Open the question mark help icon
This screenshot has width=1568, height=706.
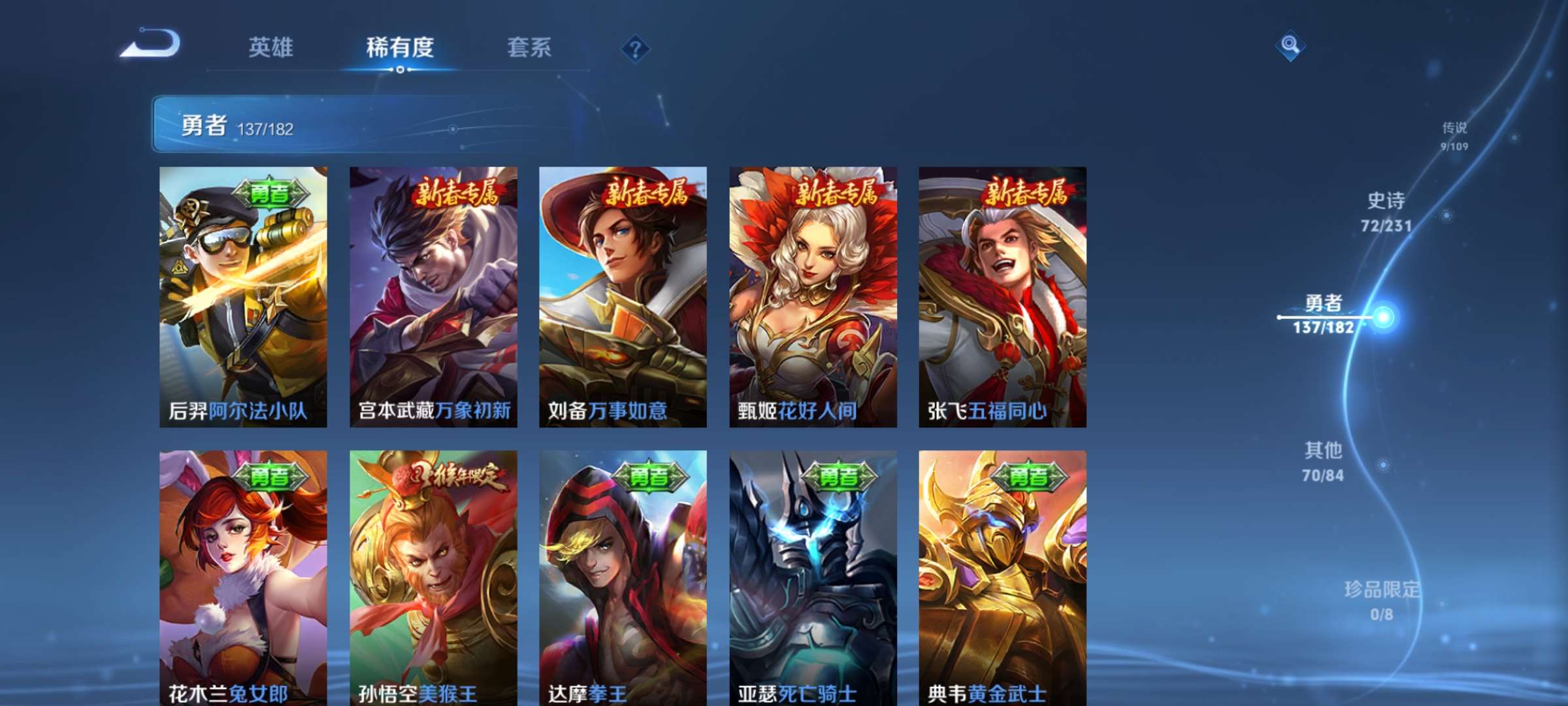(x=635, y=48)
